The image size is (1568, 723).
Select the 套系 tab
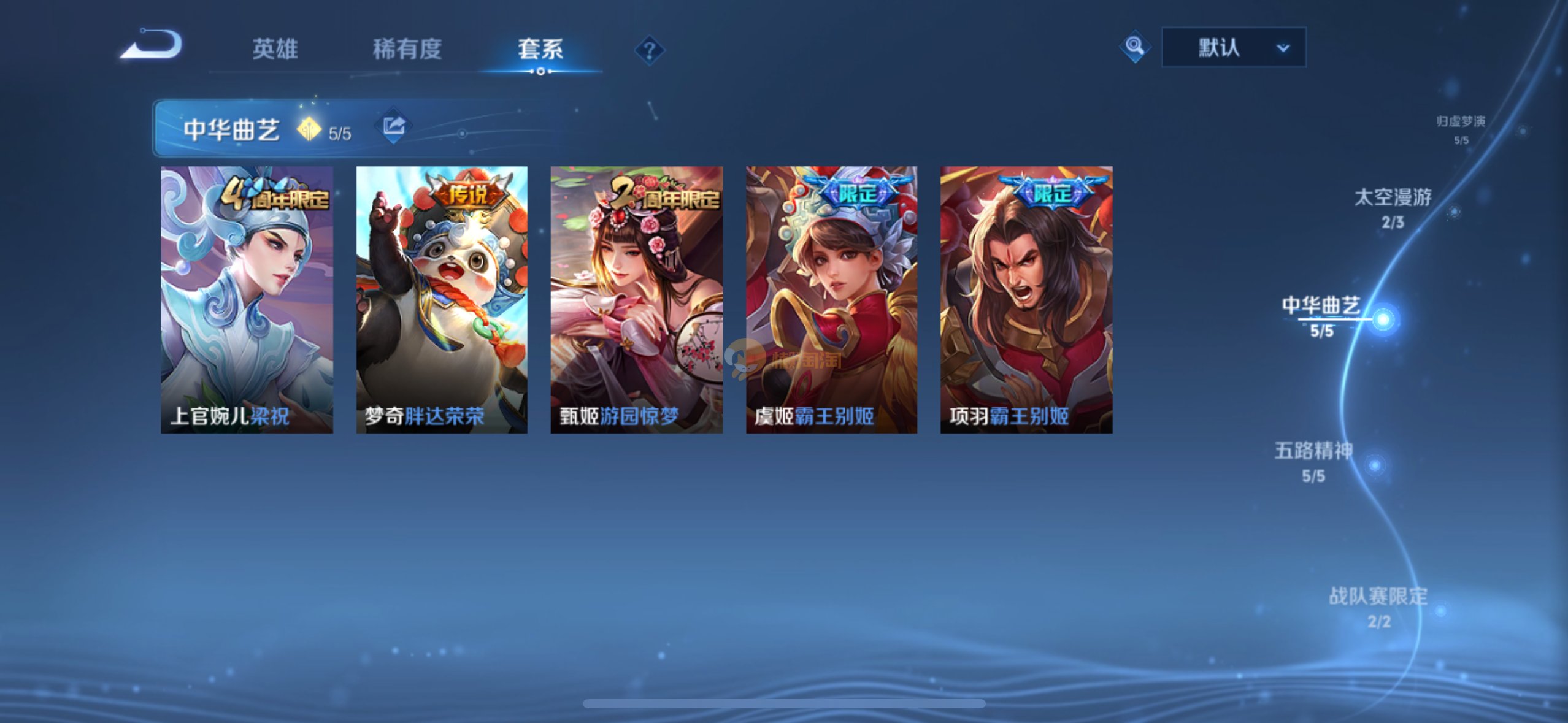click(540, 49)
